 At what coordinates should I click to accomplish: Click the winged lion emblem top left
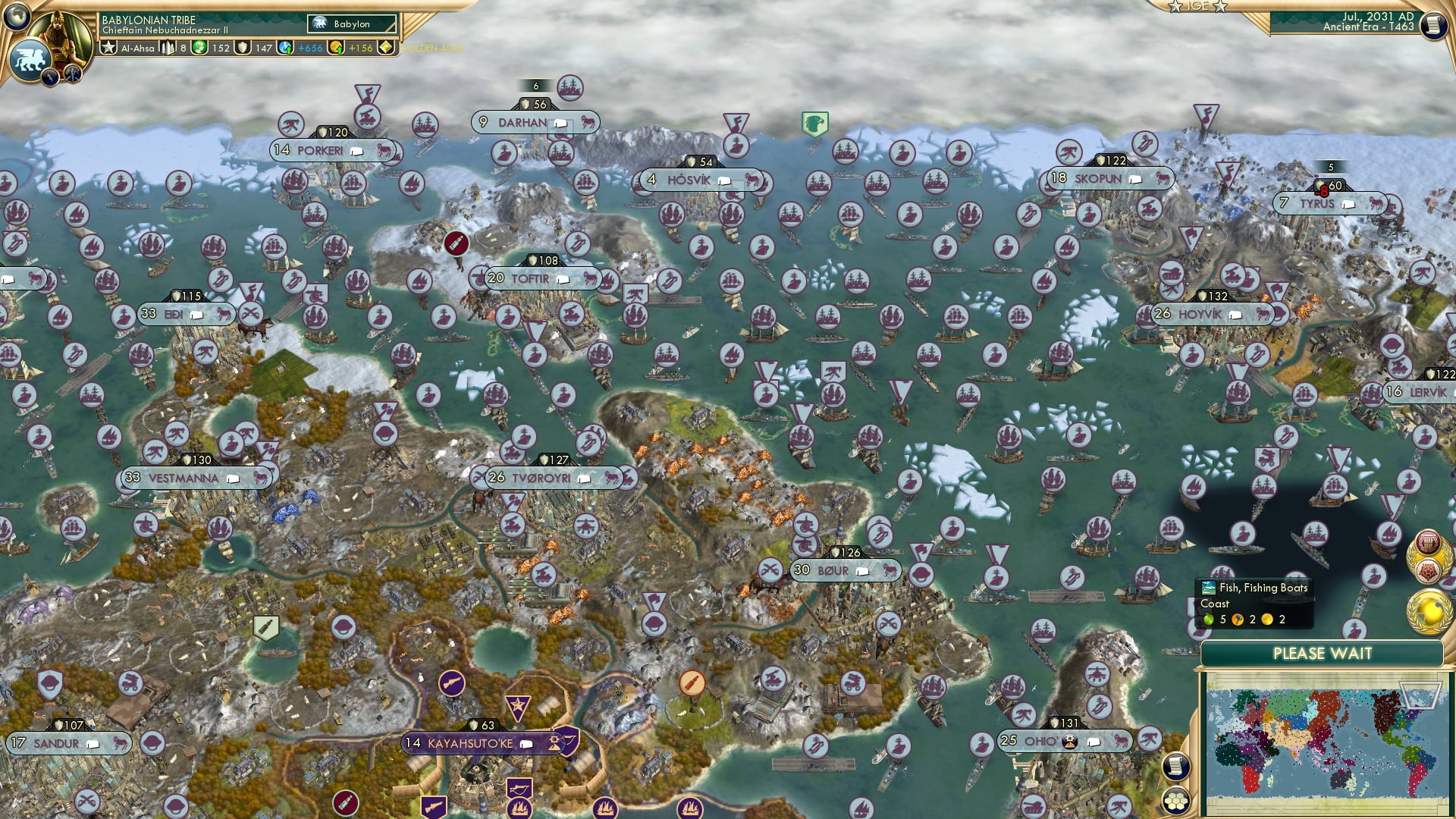click(x=31, y=61)
